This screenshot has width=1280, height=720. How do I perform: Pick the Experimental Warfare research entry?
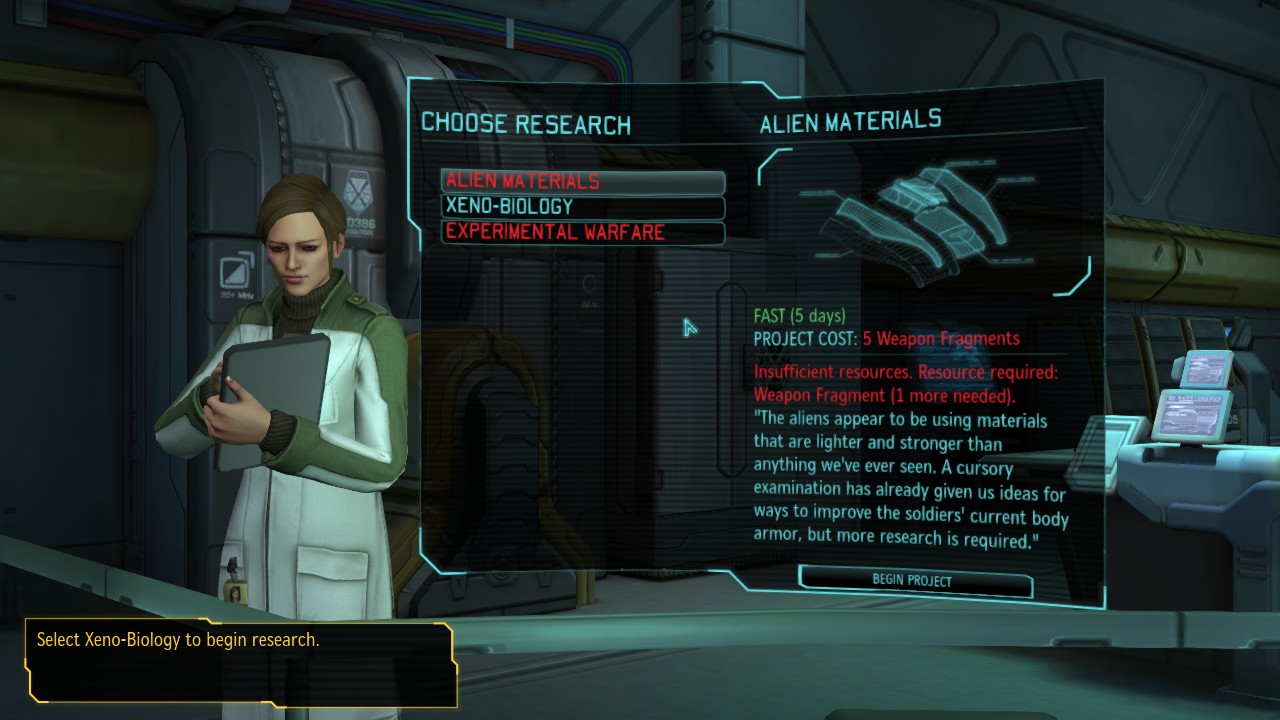(x=582, y=232)
